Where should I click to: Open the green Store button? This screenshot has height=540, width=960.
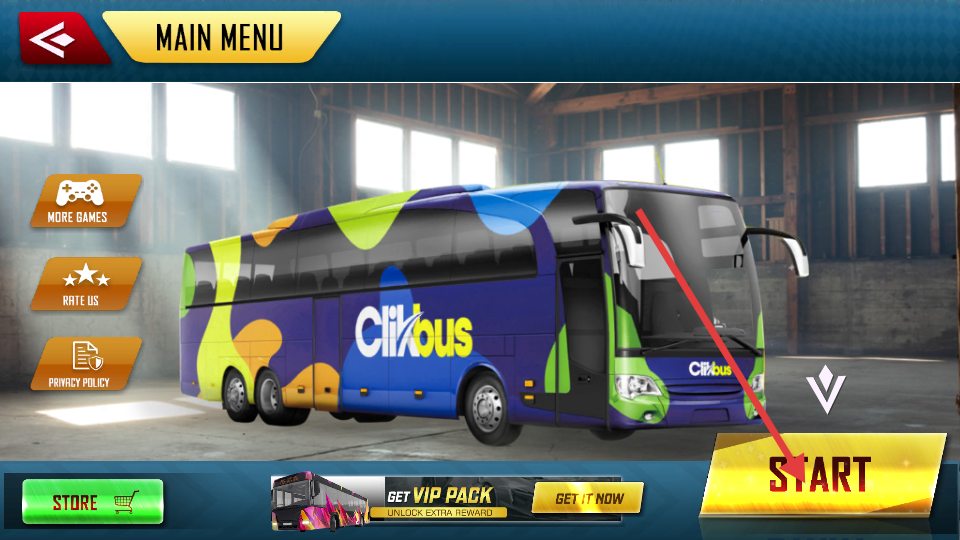(93, 501)
